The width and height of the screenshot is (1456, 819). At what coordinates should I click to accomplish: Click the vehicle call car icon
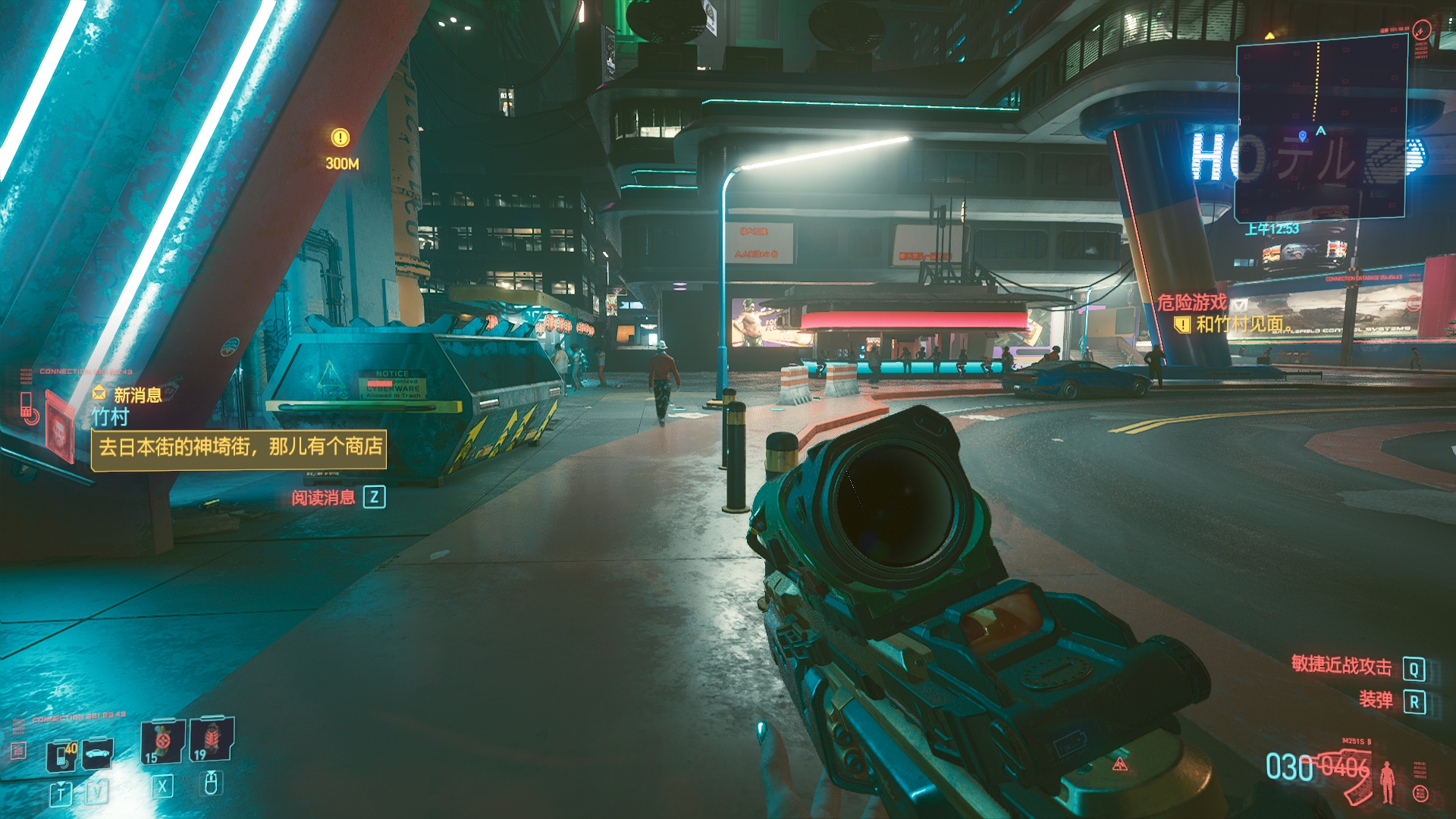click(x=98, y=753)
